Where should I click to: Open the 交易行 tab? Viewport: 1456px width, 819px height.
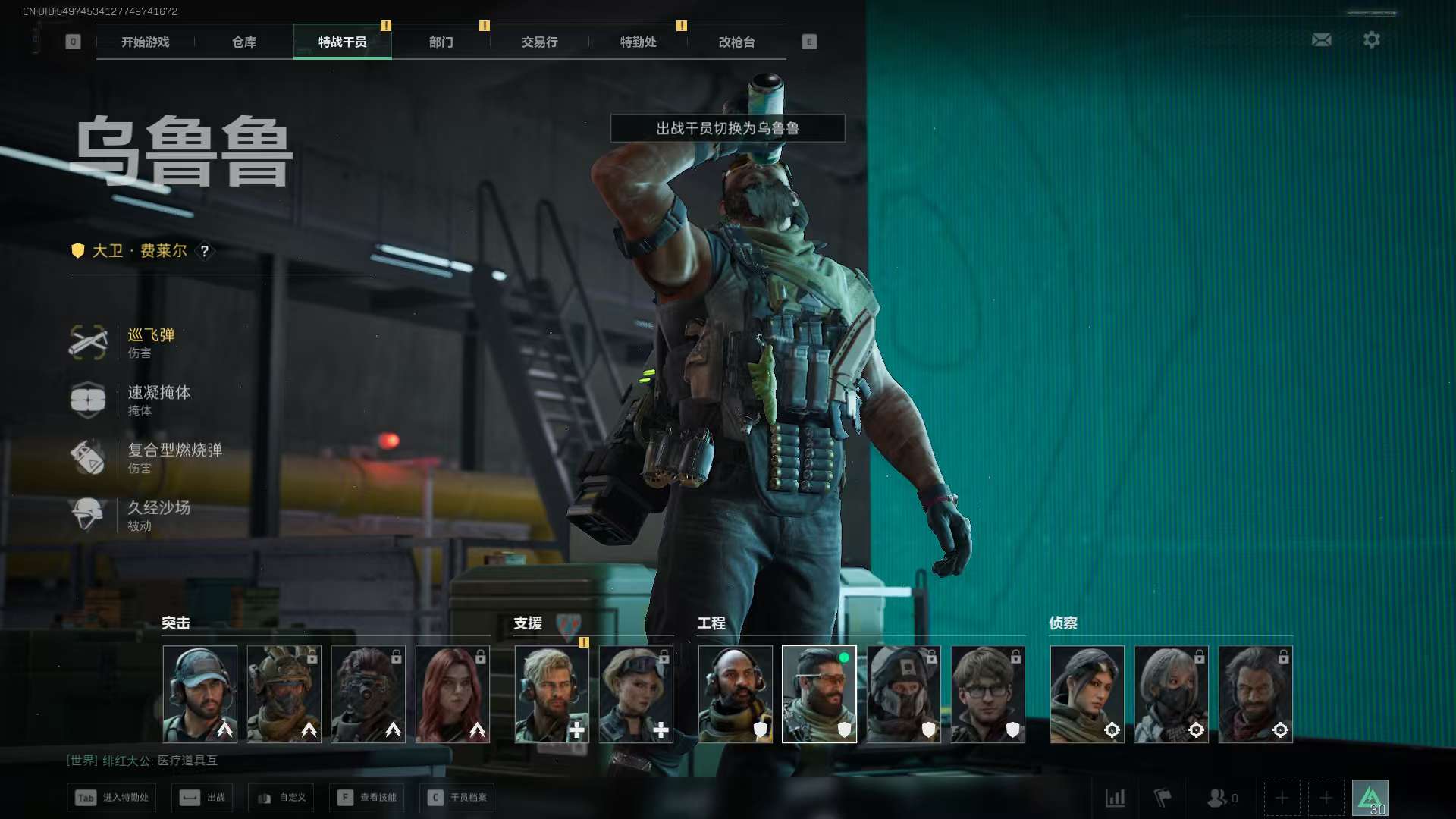(x=540, y=42)
